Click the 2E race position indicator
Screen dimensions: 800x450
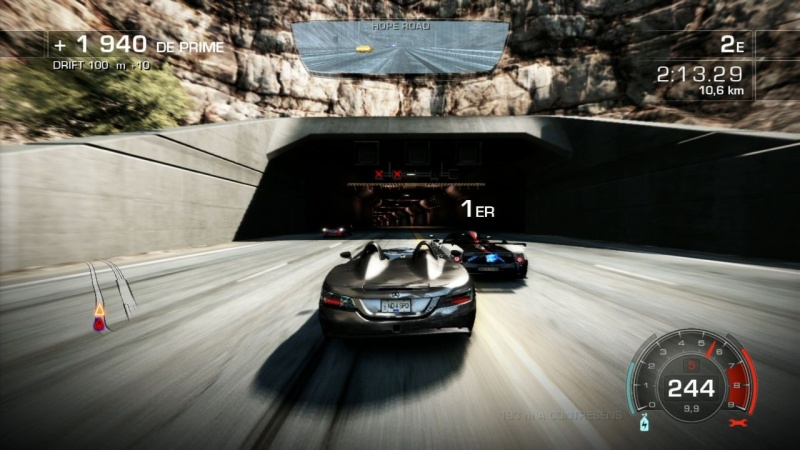[x=731, y=45]
